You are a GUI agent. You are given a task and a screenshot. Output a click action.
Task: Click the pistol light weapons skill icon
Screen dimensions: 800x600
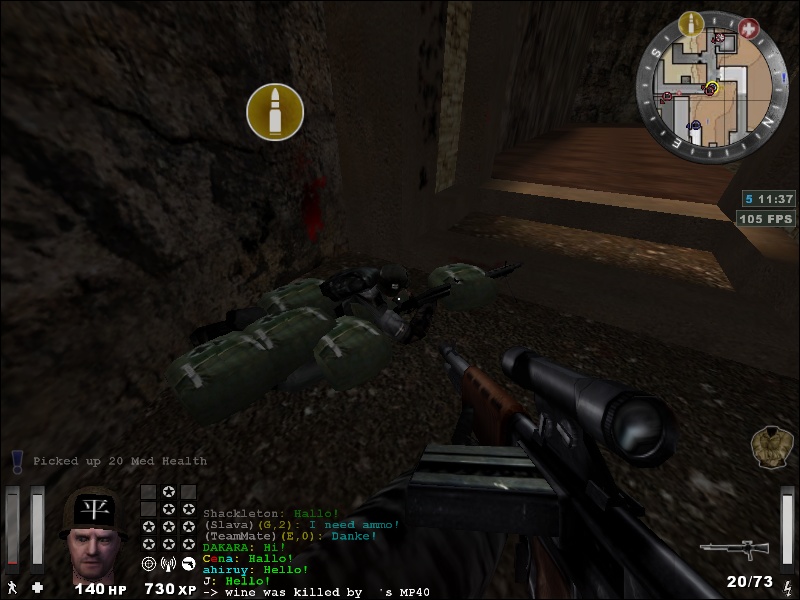coord(187,564)
